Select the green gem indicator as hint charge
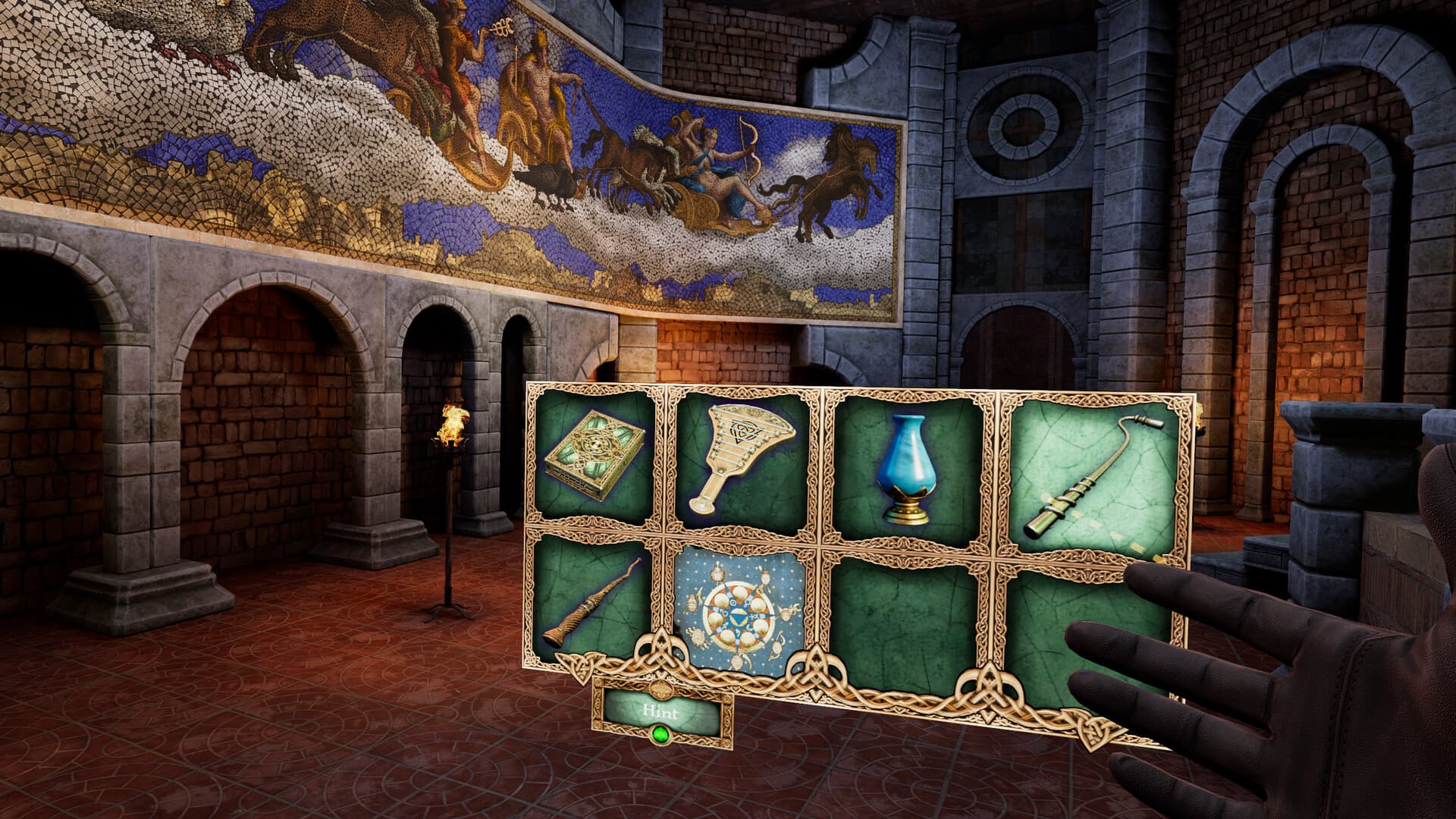Screen dimensions: 1456x819 (x=662, y=734)
